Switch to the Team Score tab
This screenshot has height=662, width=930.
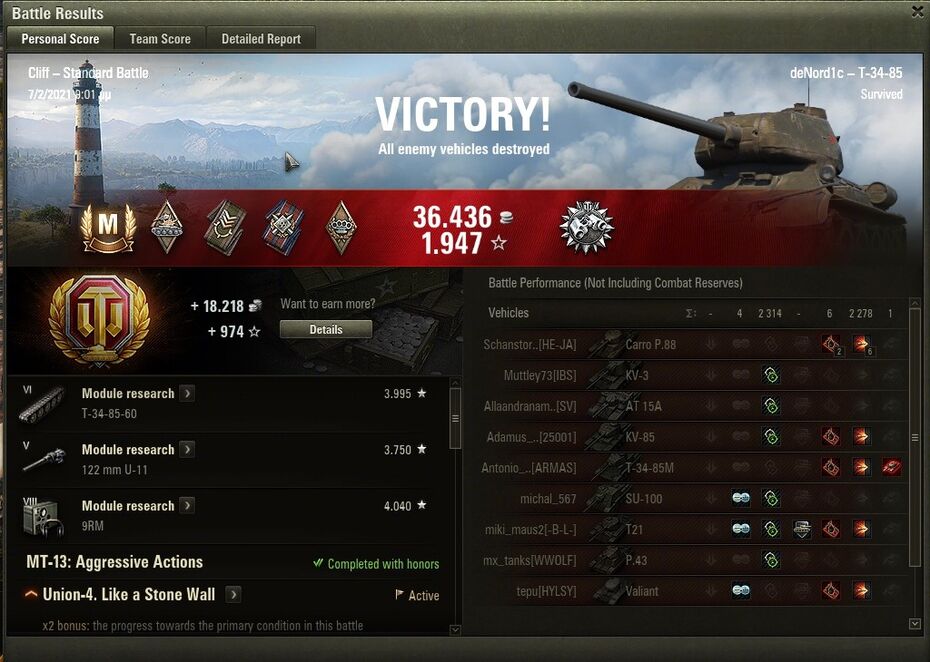coord(160,39)
